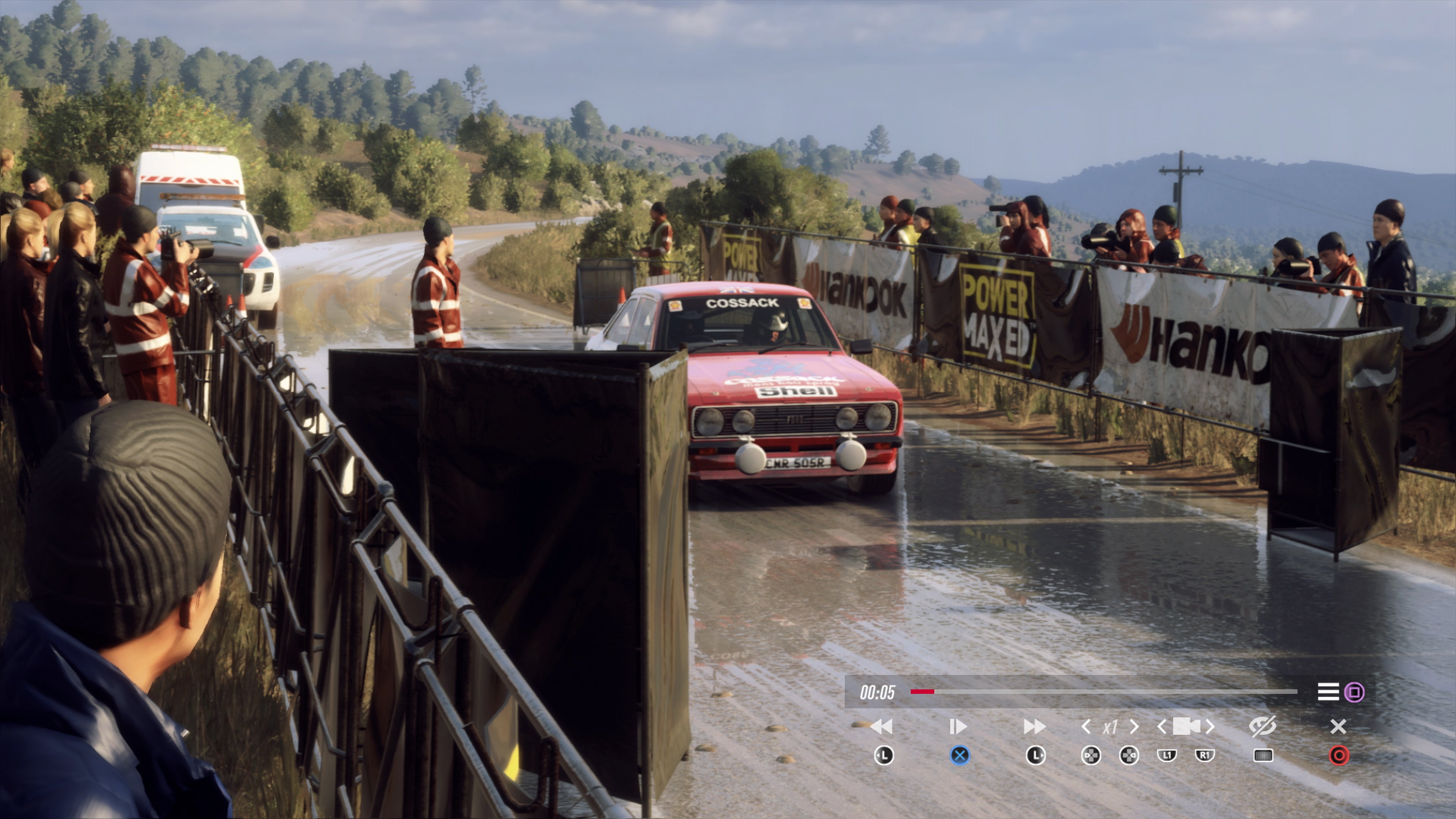Increase replay playback speed
This screenshot has height=819, width=1456.
click(1134, 726)
